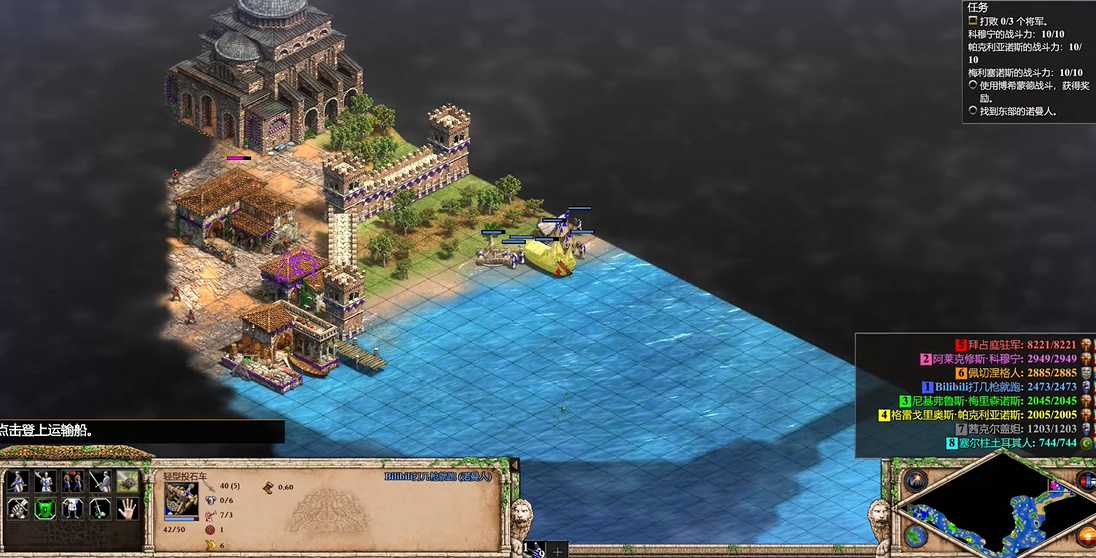Collapse the unit info panel with the arrow

[514, 465]
